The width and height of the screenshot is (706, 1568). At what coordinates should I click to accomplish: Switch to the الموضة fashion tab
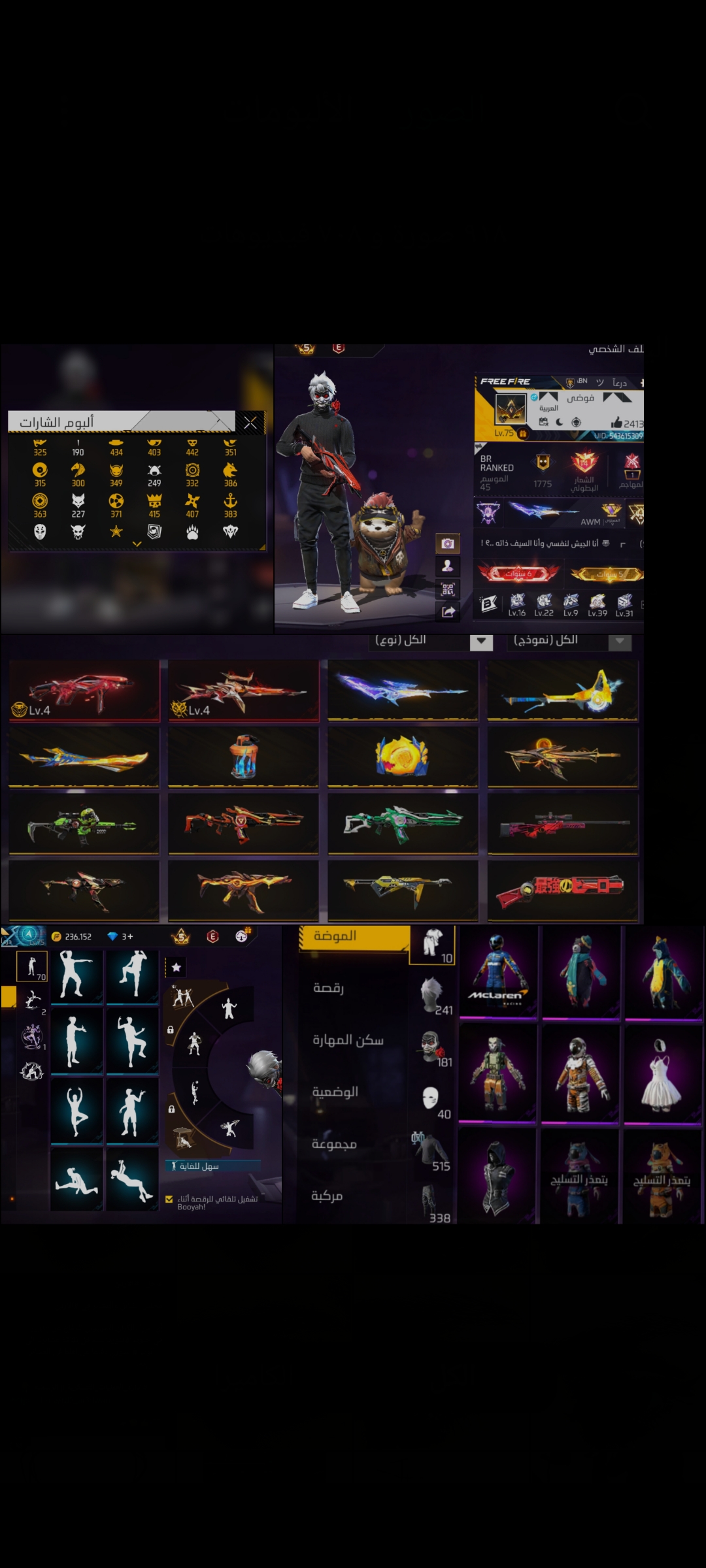click(x=354, y=937)
